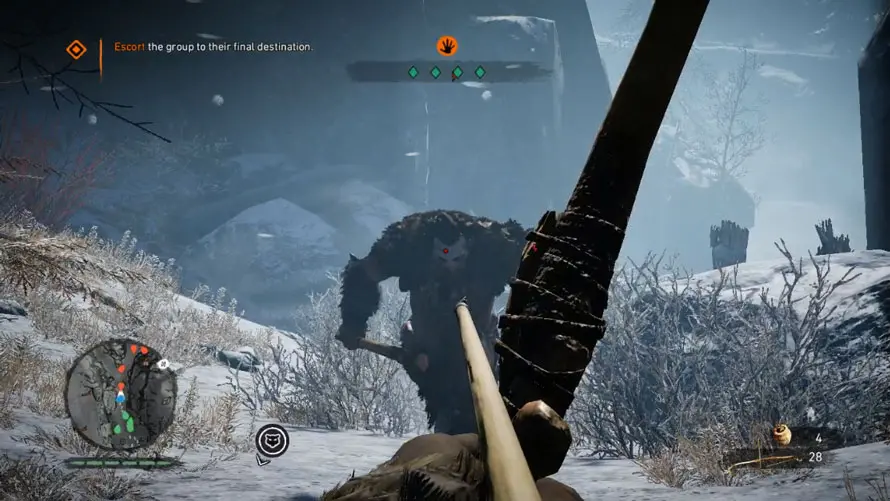Open the circular minimap
This screenshot has height=501, width=890.
[x=120, y=392]
